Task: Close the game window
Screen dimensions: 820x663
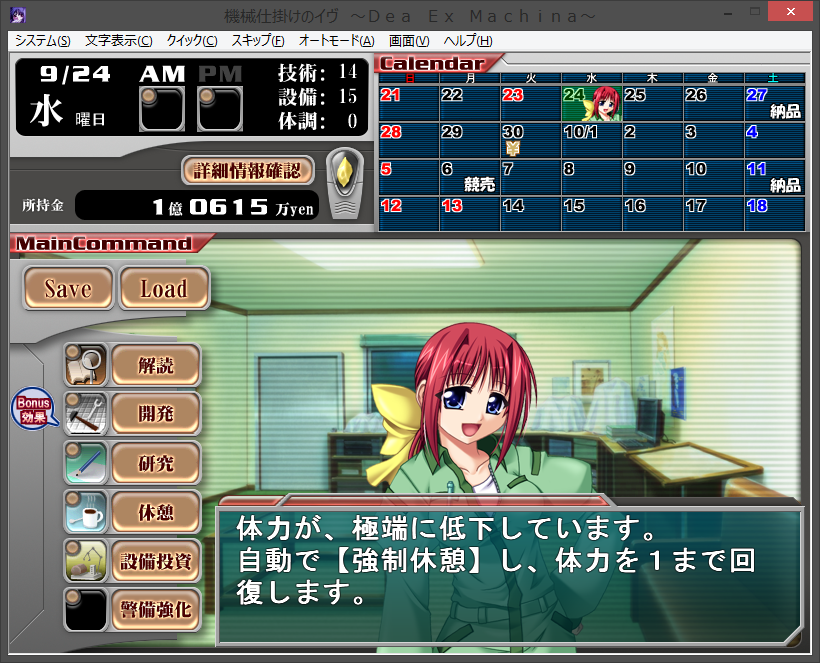Action: (792, 13)
